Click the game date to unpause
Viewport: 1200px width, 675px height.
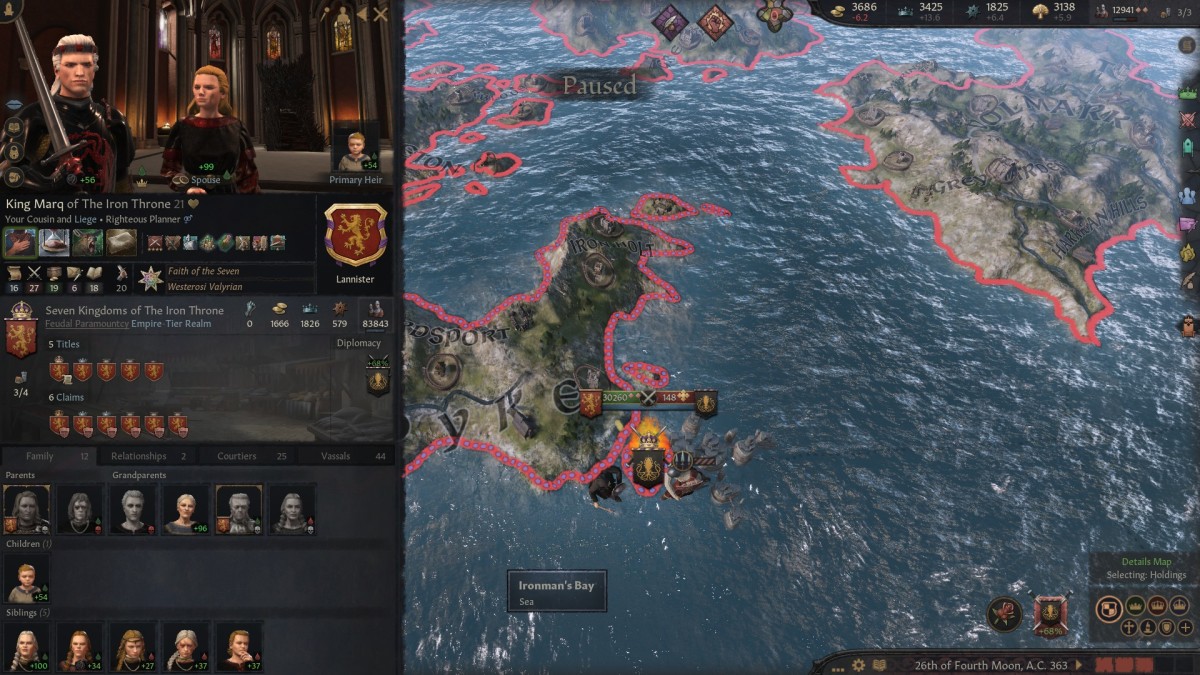point(990,665)
